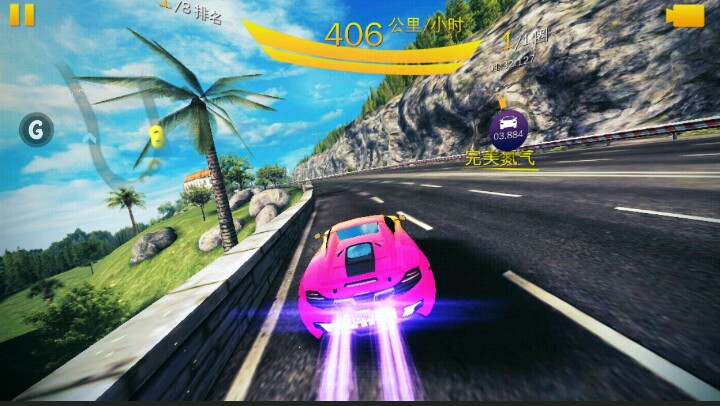Tap the round G button
This screenshot has height=406, width=720.
tap(37, 129)
